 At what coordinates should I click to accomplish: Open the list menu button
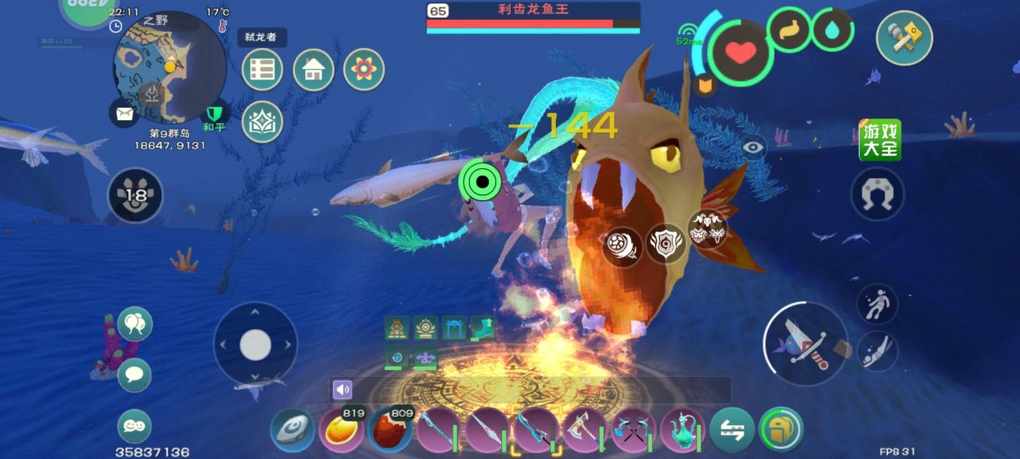click(263, 69)
